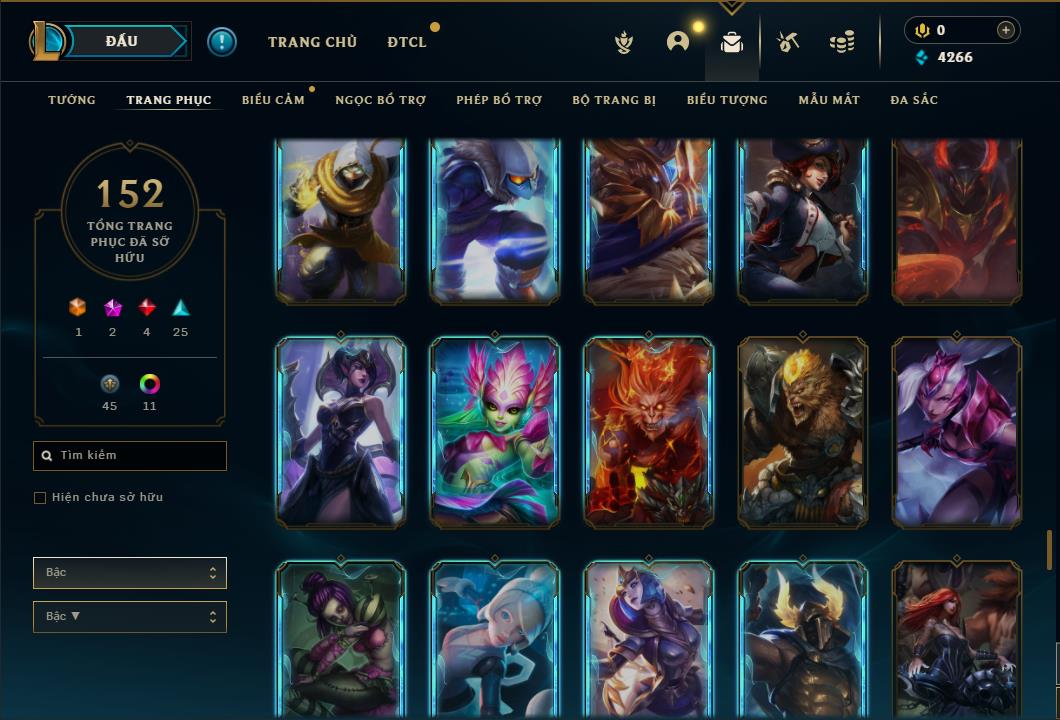Show the BỘ TRANG BỊ tab
This screenshot has height=720, width=1060.
point(614,100)
